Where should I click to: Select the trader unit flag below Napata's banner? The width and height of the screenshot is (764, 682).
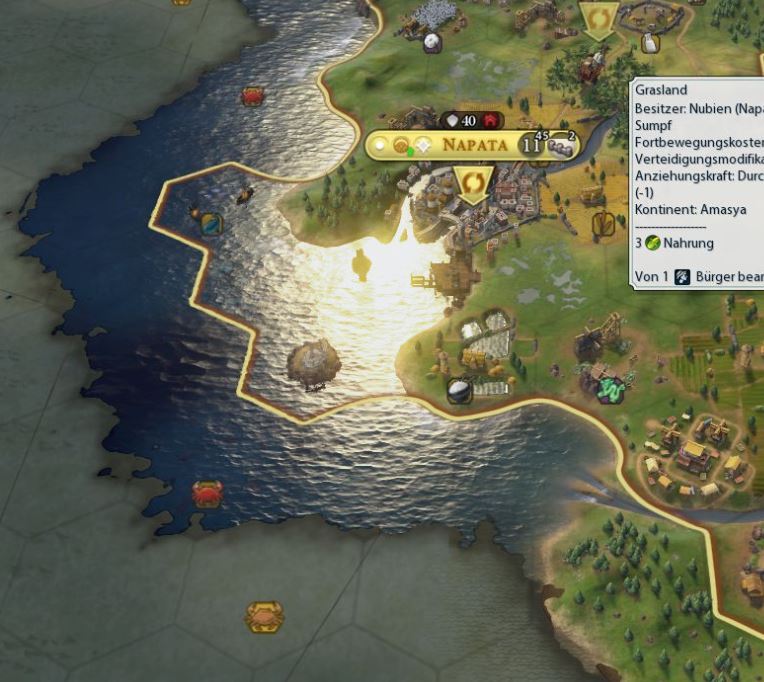[x=472, y=183]
